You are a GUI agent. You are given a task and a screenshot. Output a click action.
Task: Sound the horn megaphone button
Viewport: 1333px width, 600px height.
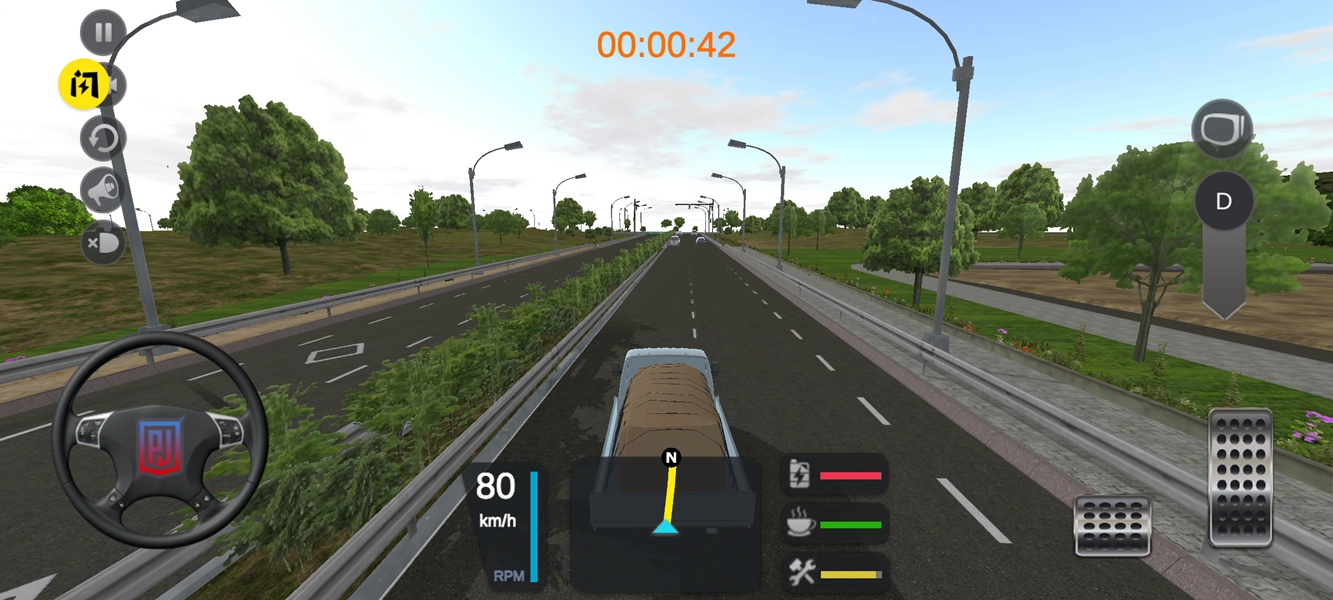pos(103,191)
